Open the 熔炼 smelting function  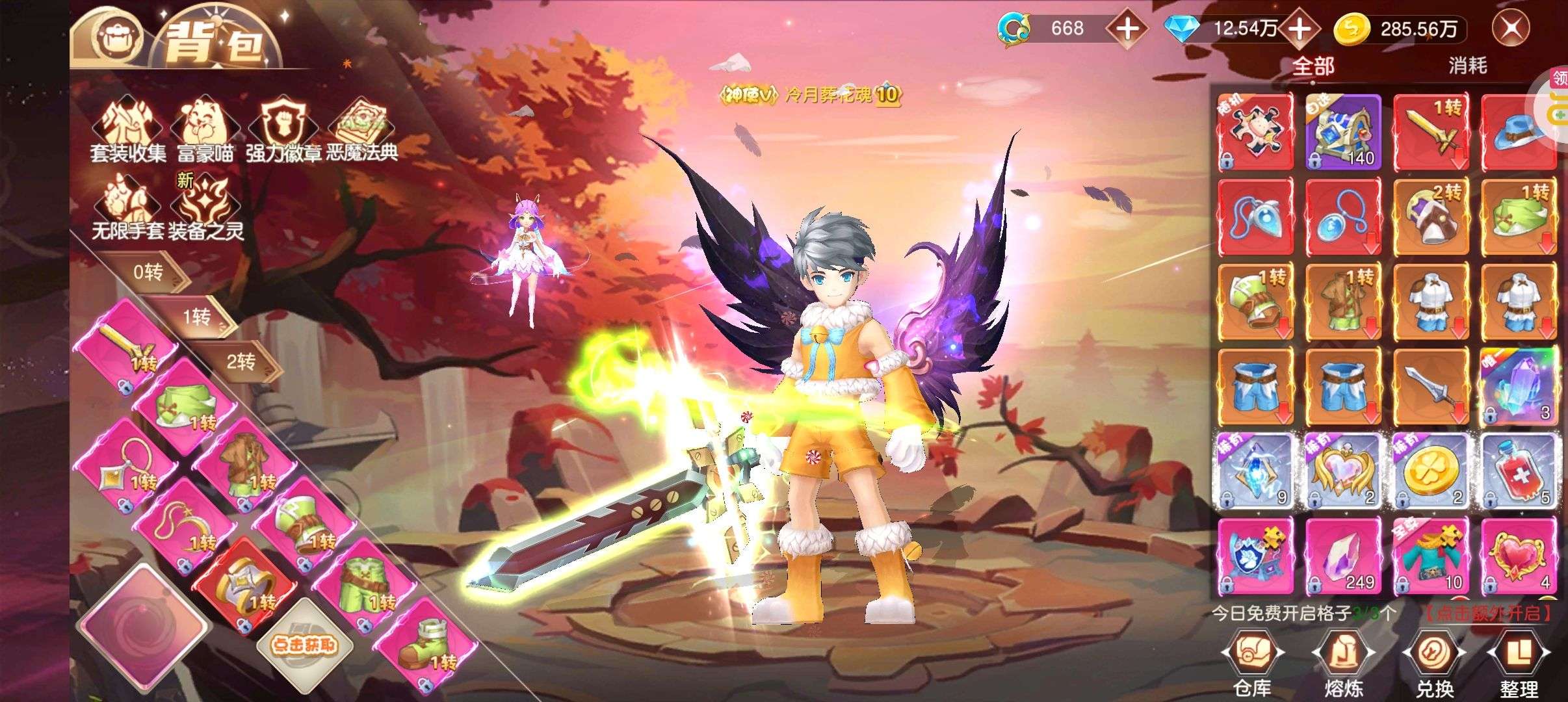pyautogui.click(x=1343, y=664)
